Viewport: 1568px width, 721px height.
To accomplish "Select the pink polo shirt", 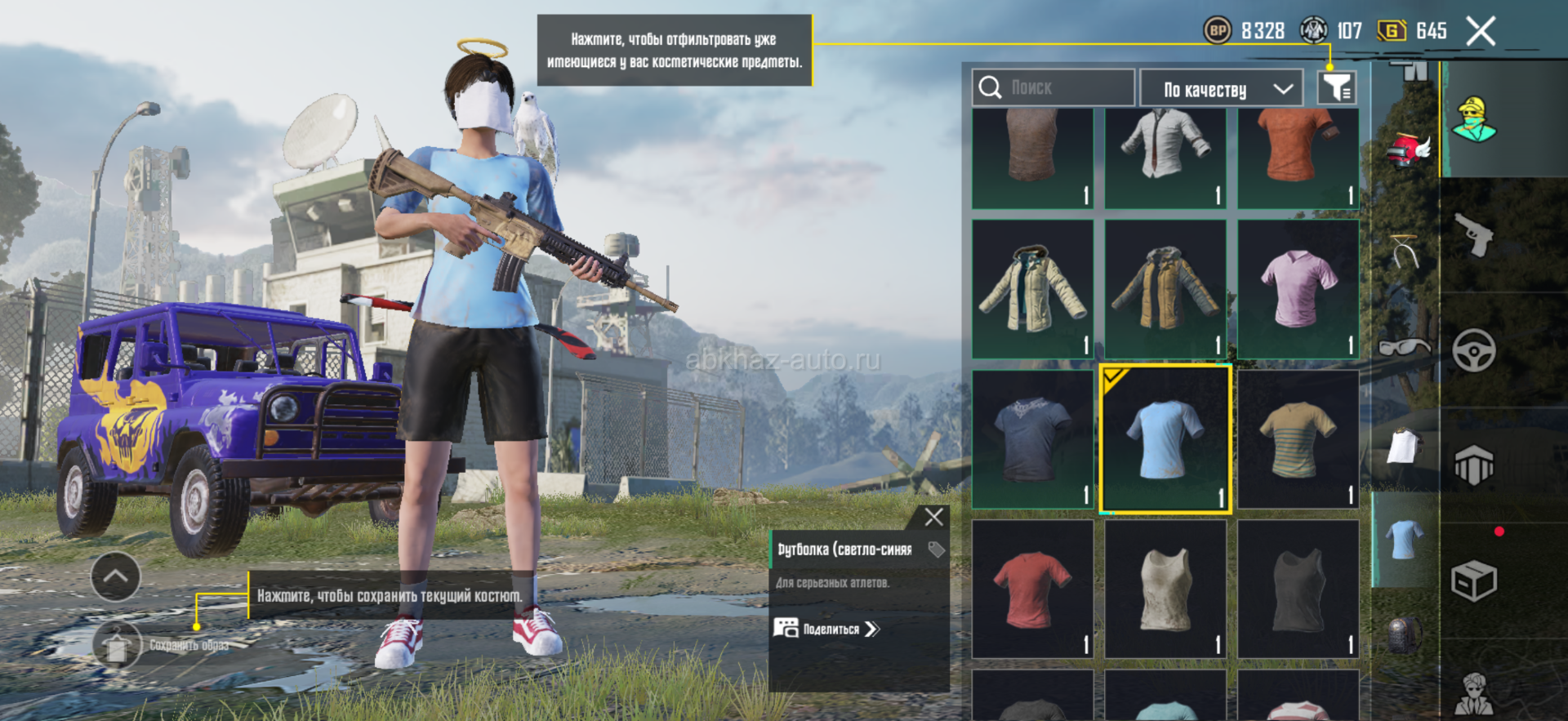I will coord(1298,289).
